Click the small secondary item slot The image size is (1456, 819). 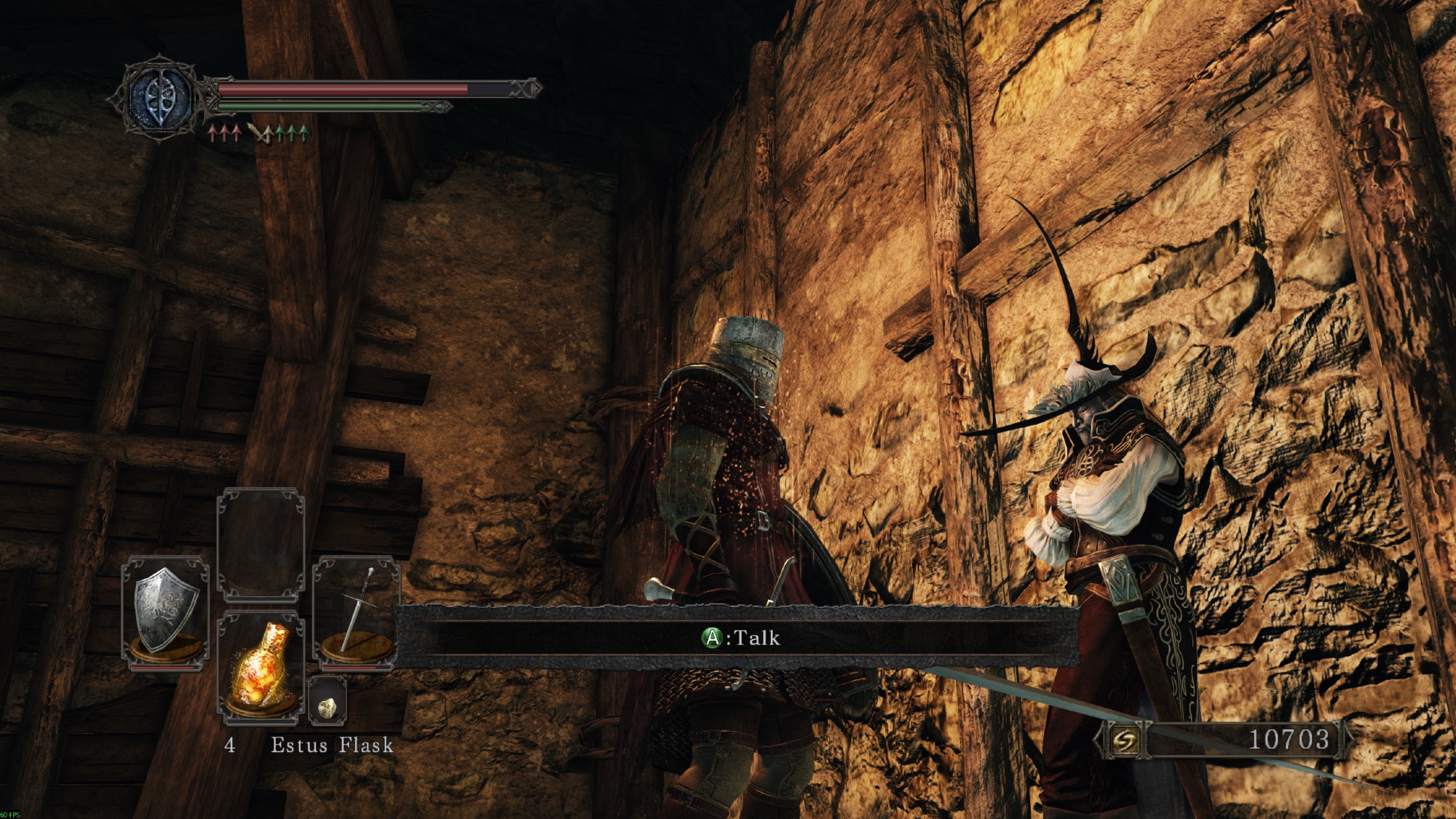(x=328, y=702)
